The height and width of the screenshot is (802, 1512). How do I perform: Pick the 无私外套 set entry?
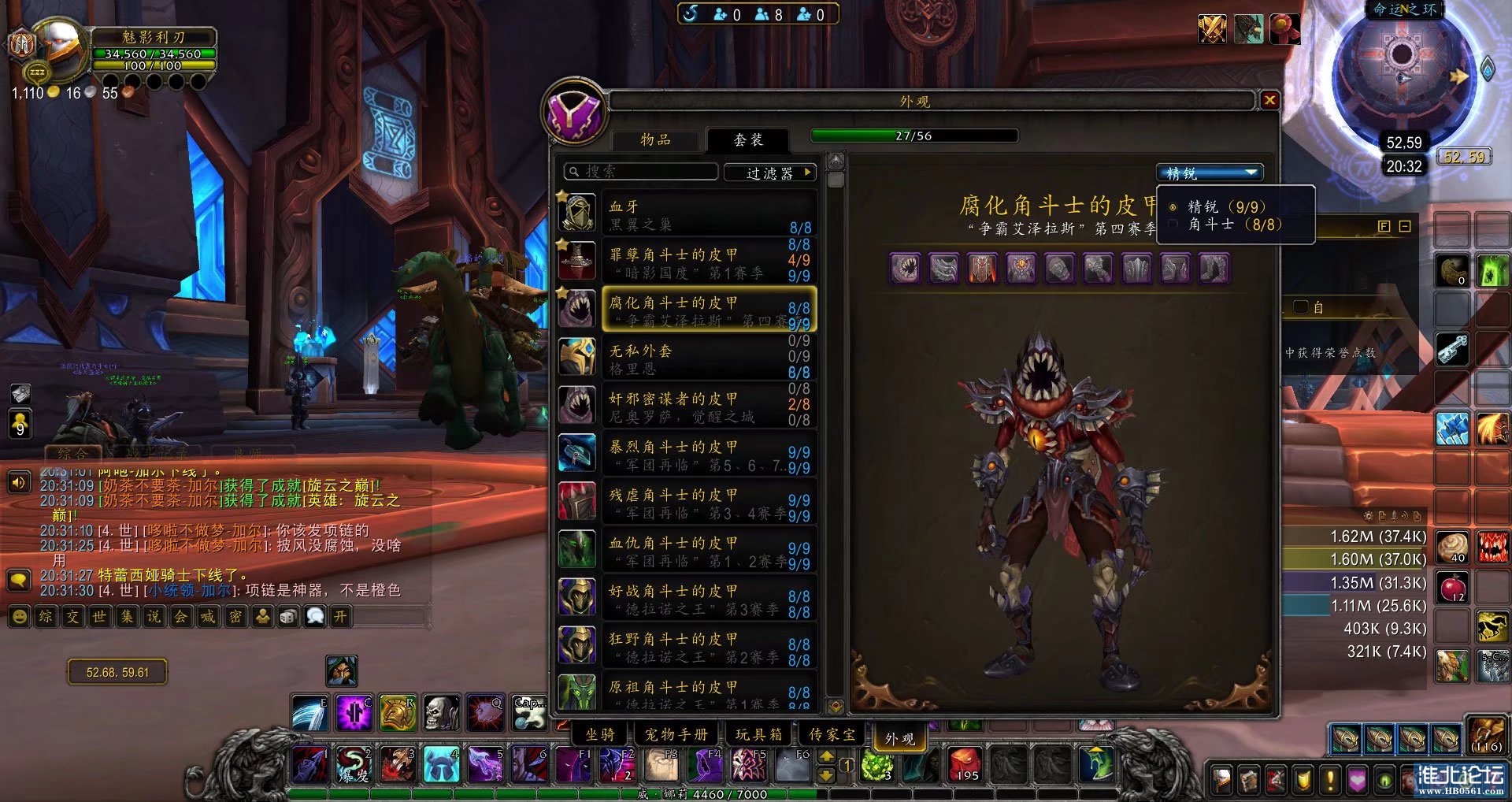click(685, 358)
